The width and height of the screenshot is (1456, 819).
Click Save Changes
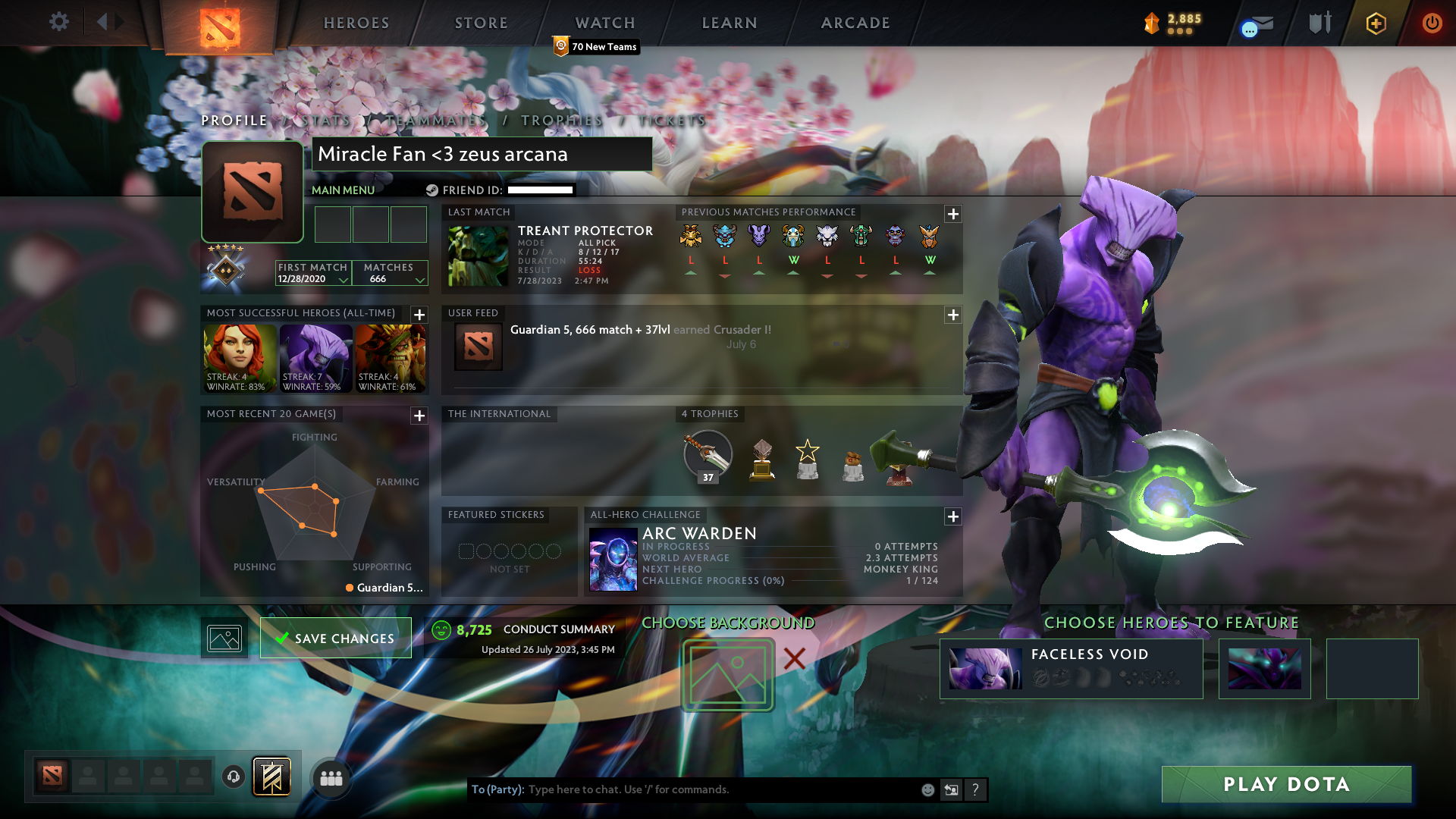pos(335,638)
